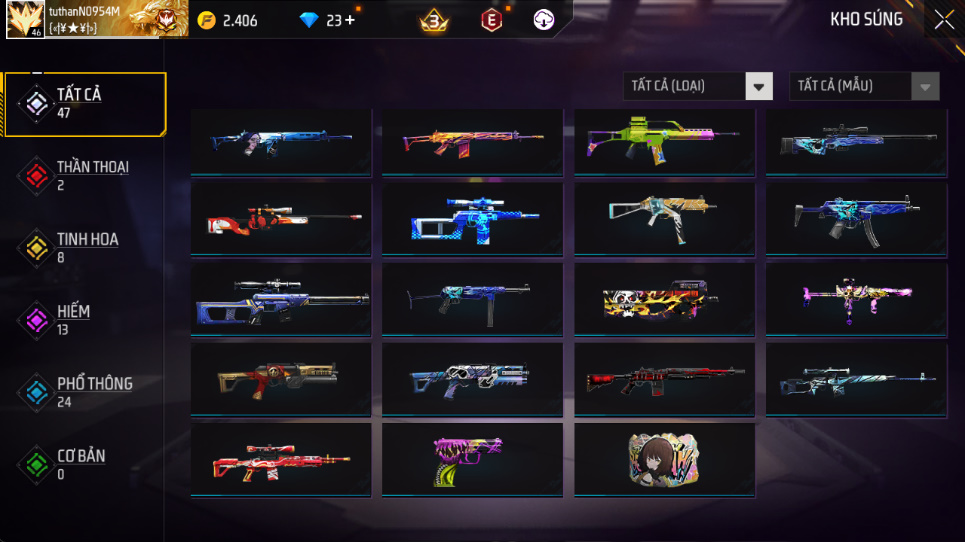
Task: Select the Tất Cả category tab
Action: (x=85, y=103)
